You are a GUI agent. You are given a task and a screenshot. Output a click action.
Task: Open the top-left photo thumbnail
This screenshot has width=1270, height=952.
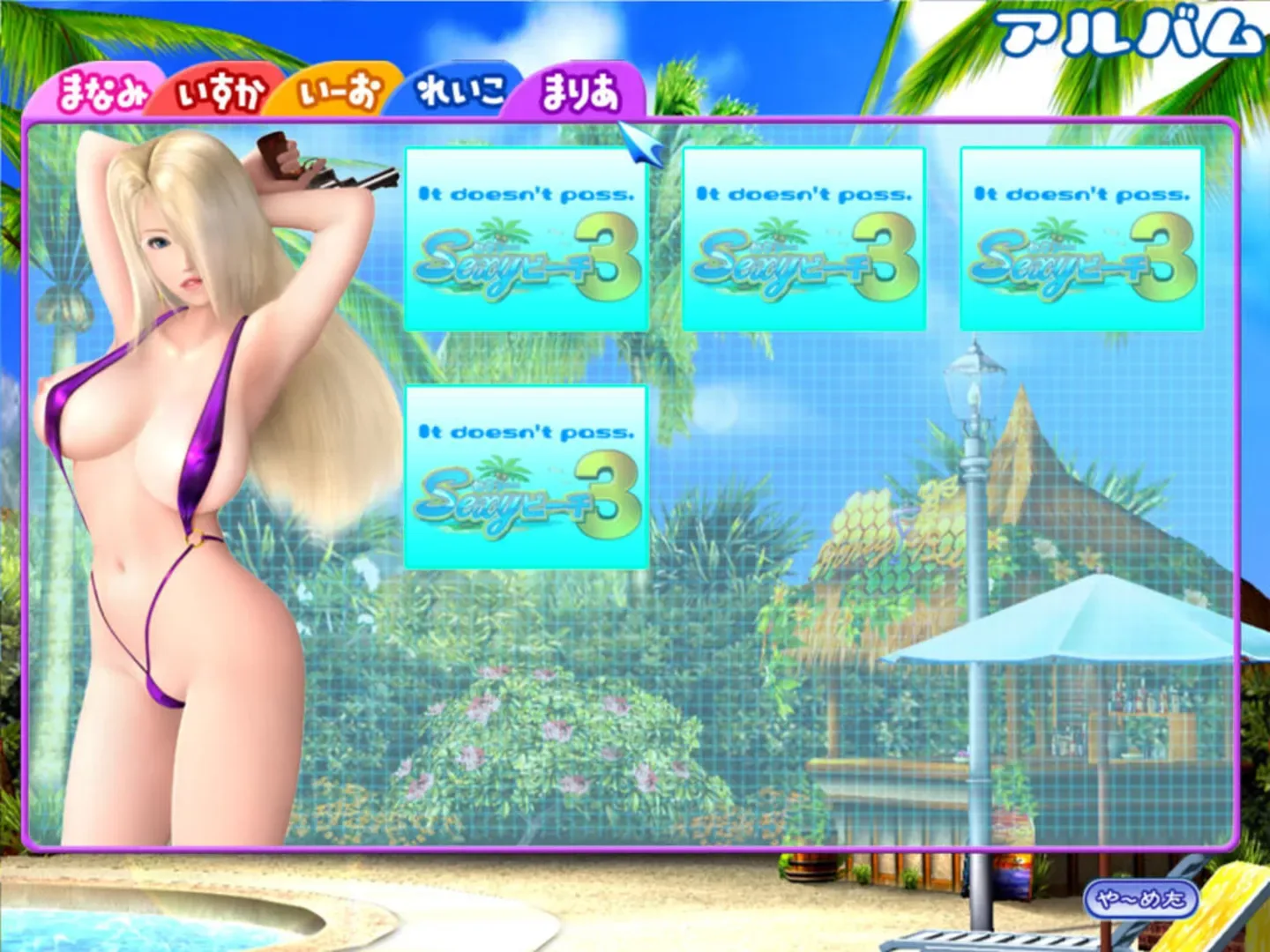(527, 238)
